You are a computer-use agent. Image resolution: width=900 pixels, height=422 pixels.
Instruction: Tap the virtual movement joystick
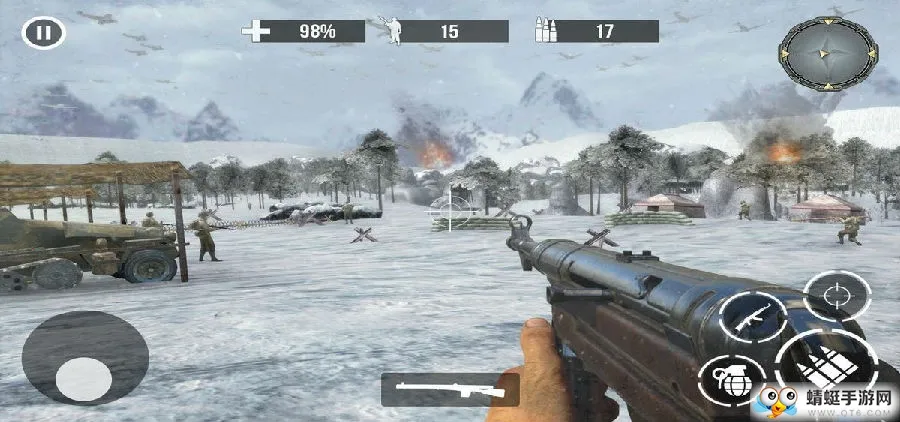click(x=84, y=379)
